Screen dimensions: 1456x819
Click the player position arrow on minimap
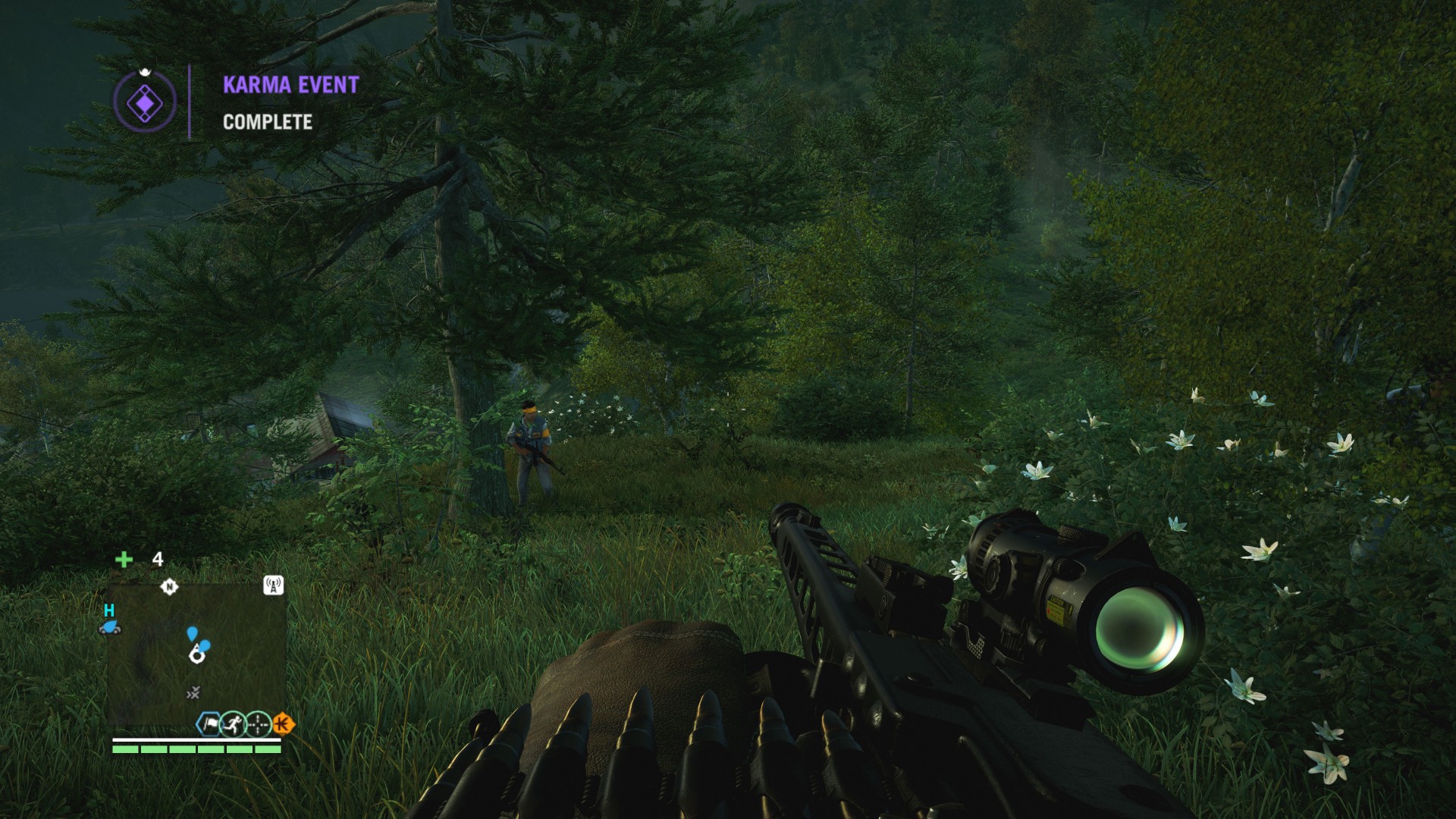[x=197, y=652]
